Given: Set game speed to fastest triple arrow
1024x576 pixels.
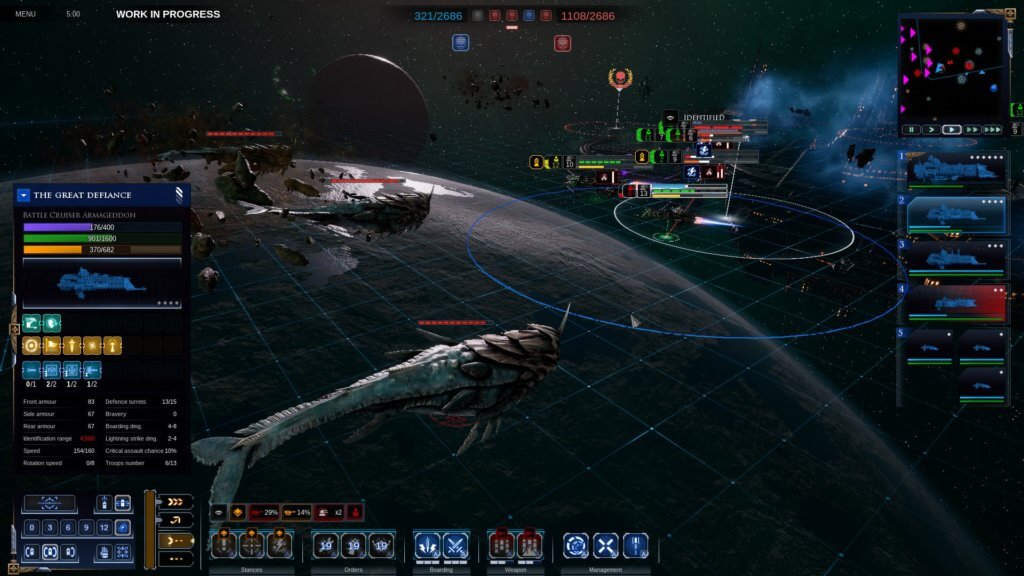Looking at the screenshot, I should [x=992, y=130].
